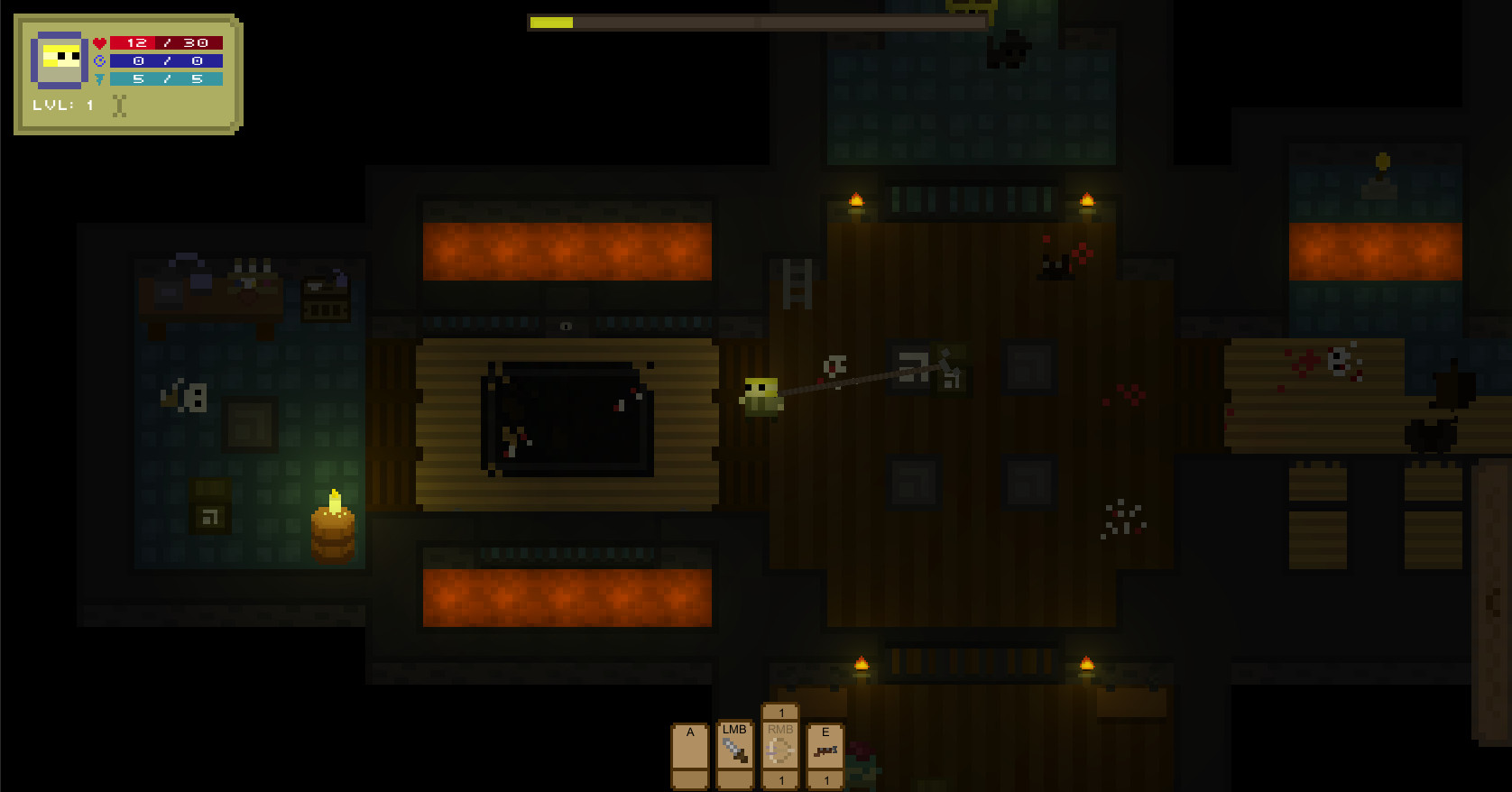The image size is (1512, 792).
Task: Click the ladder on the wooden floor
Action: (795, 284)
